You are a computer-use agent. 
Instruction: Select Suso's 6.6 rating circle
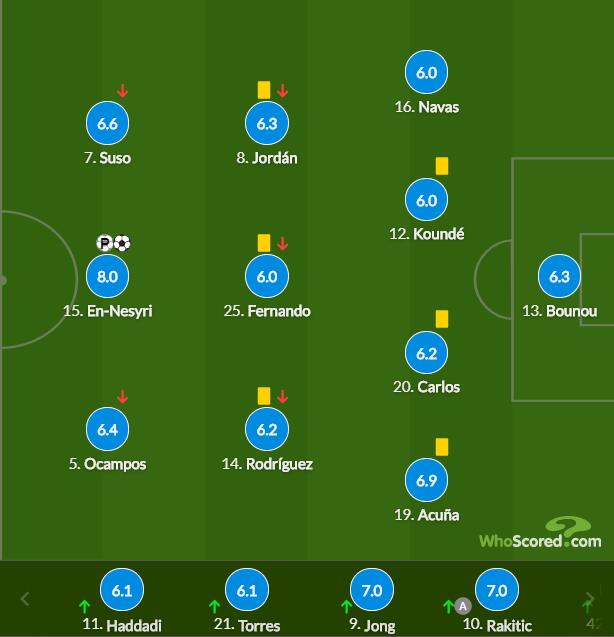(x=108, y=124)
